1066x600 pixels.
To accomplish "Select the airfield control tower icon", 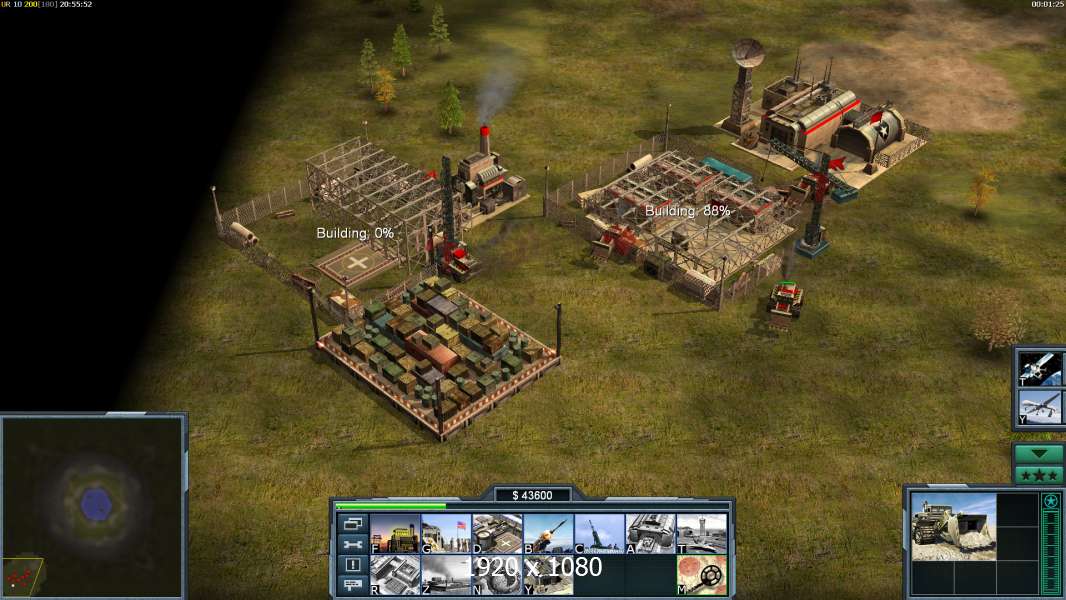I will [701, 533].
